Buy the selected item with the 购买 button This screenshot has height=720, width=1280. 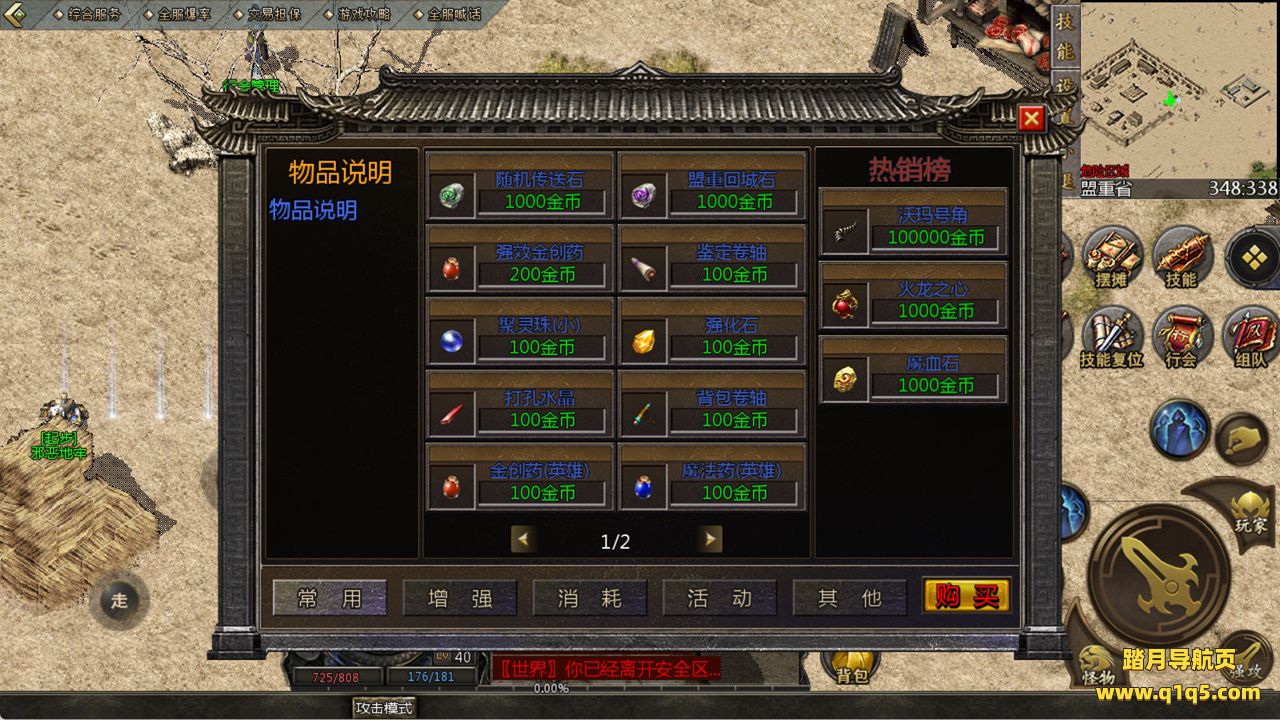966,597
